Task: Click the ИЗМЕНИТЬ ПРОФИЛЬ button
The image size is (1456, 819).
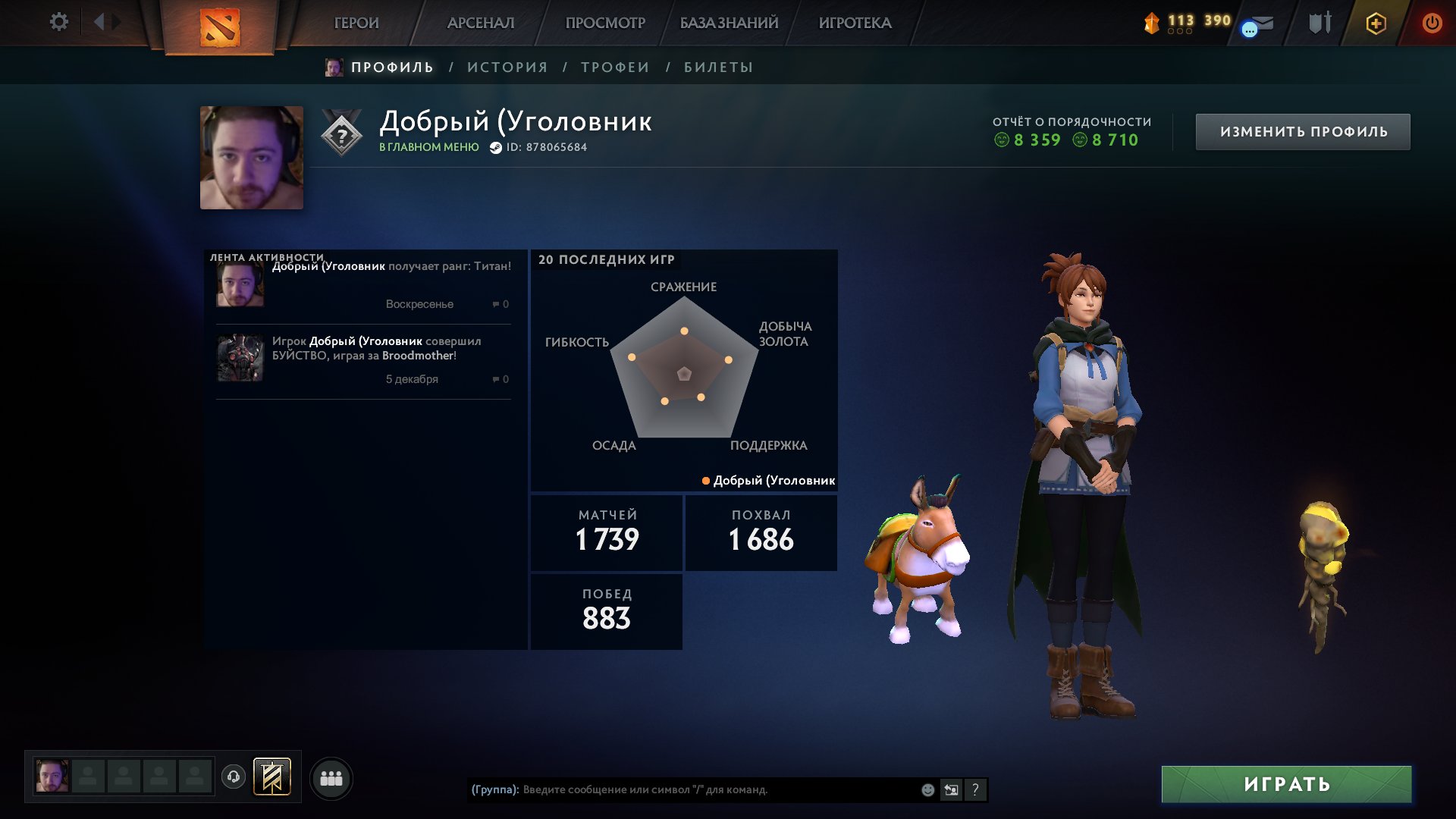Action: coord(1301,130)
